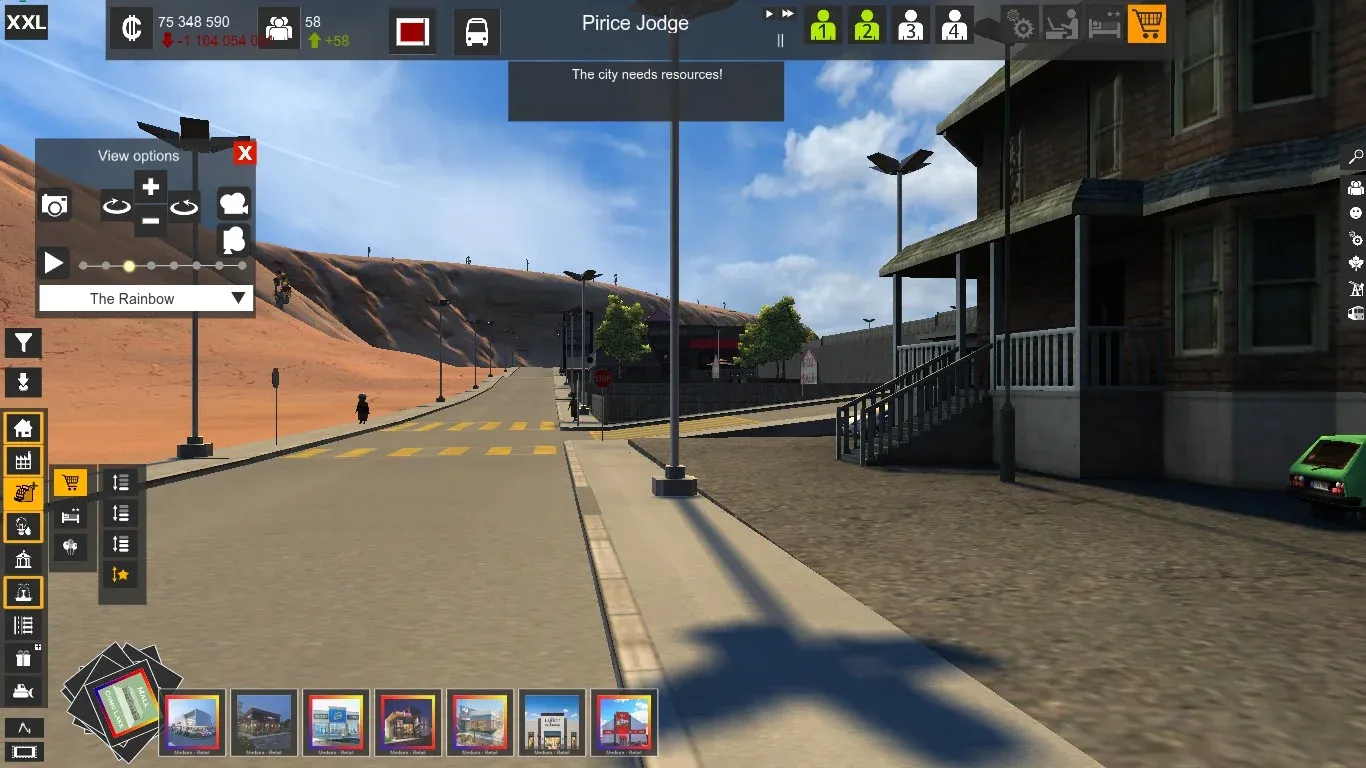Start the time-of-day play button
This screenshot has height=768, width=1366.
pos(54,264)
